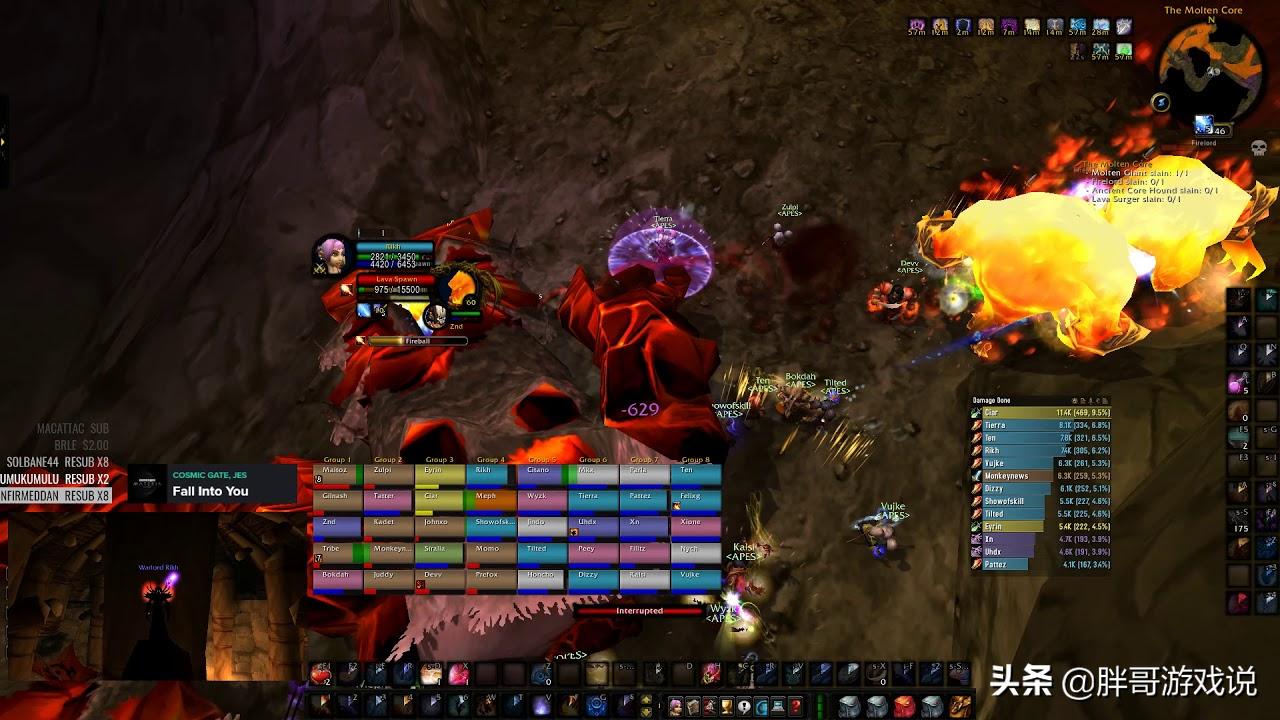Click the player portrait with pink hair
The width and height of the screenshot is (1280, 720).
[330, 256]
